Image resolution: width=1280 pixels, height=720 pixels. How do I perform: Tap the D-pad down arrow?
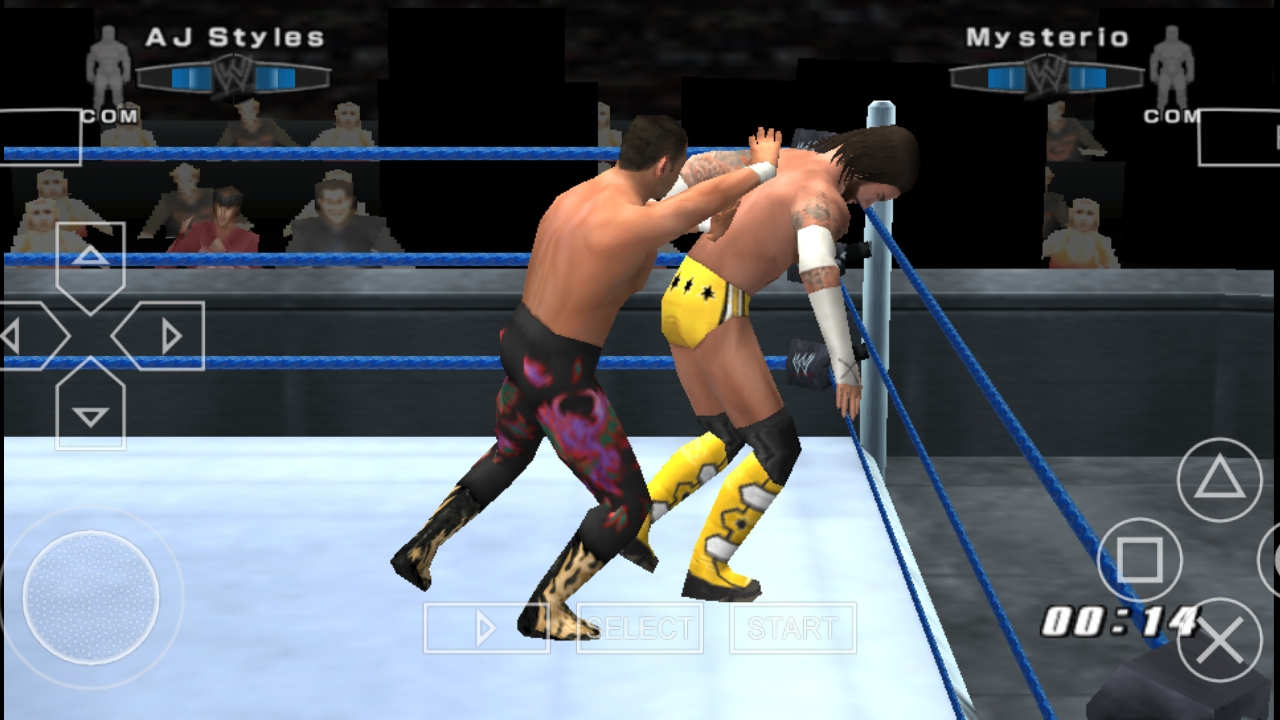[x=91, y=410]
